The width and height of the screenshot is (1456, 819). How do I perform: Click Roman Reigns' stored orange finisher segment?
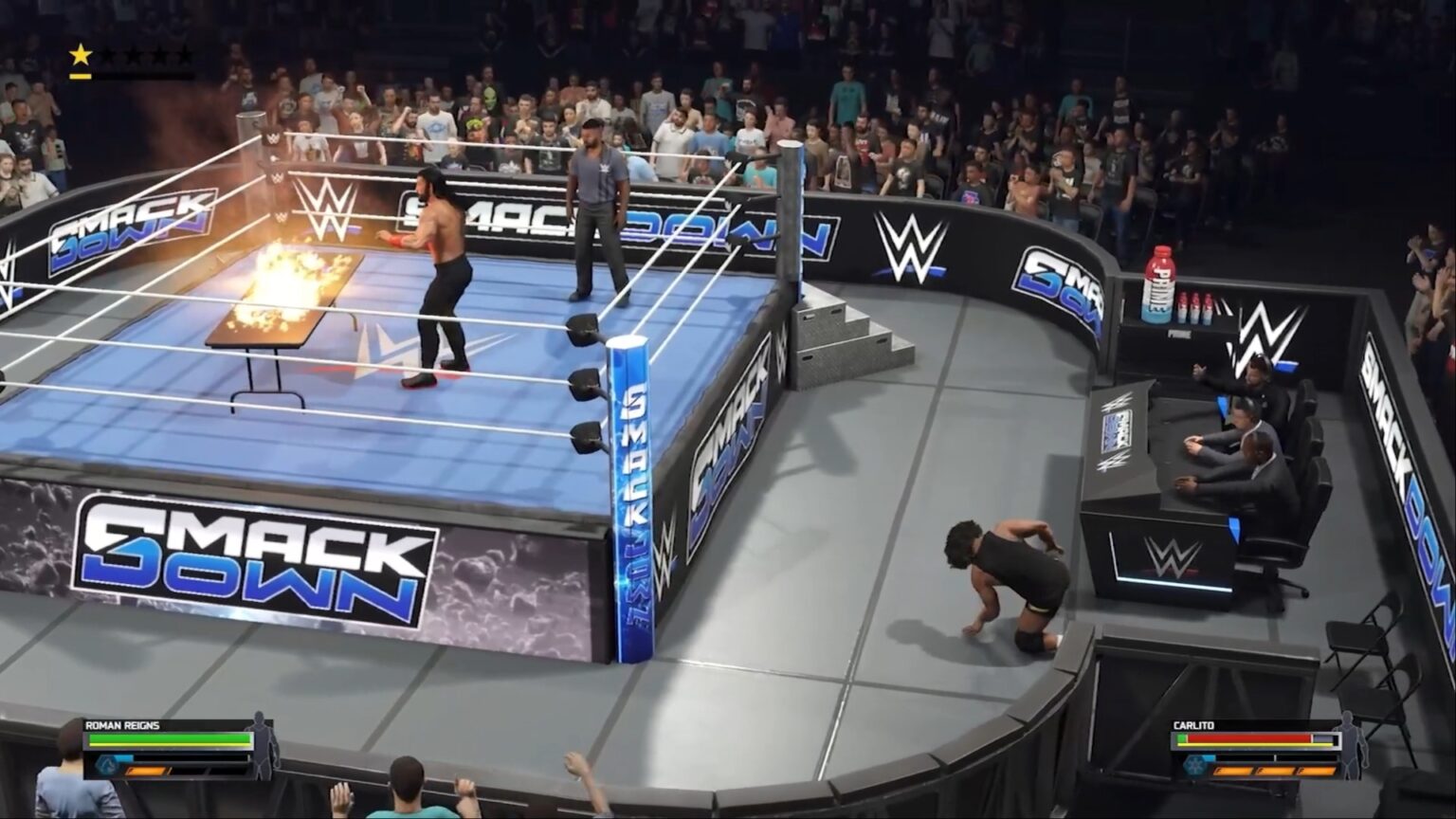(x=145, y=771)
